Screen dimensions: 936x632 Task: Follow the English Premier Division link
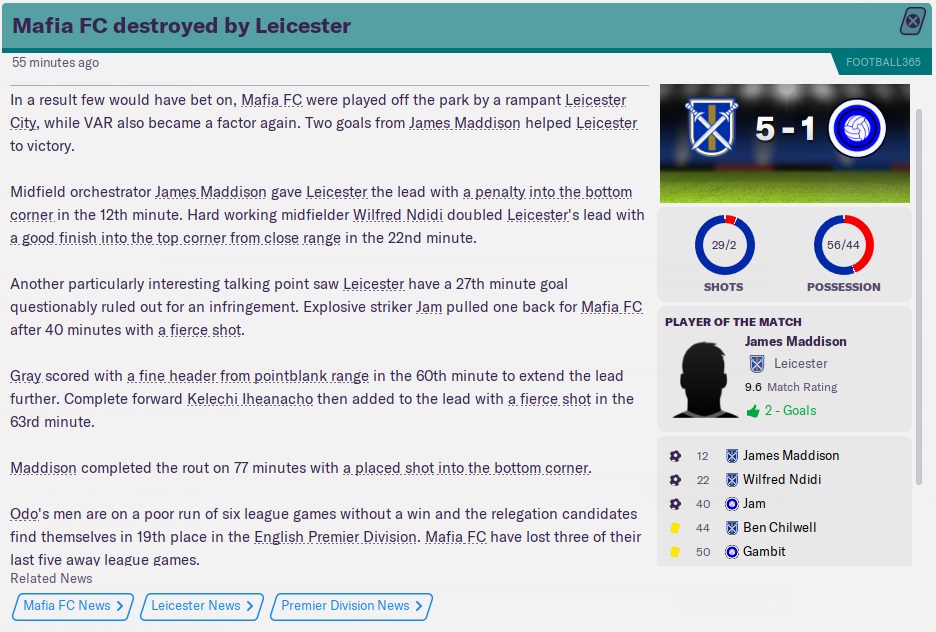click(335, 537)
